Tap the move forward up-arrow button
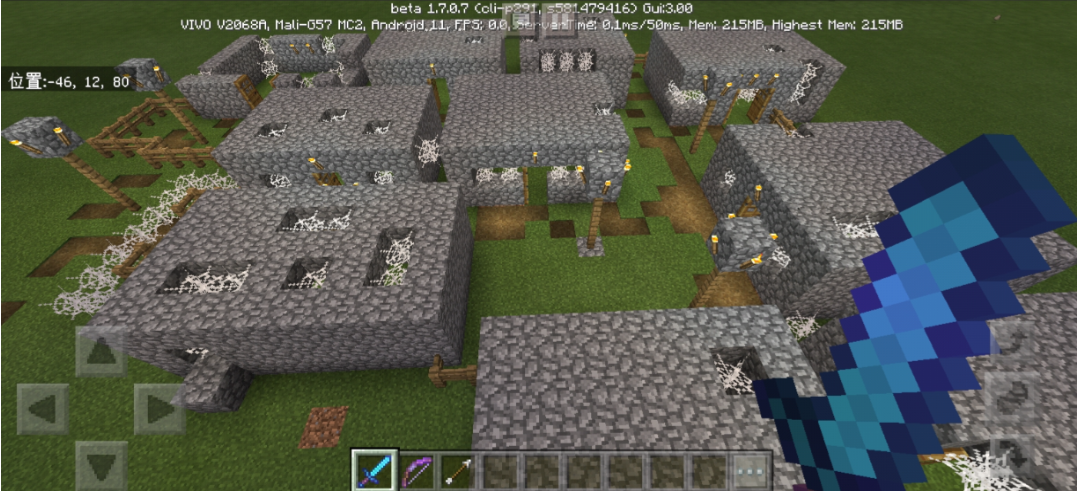 tap(101, 351)
